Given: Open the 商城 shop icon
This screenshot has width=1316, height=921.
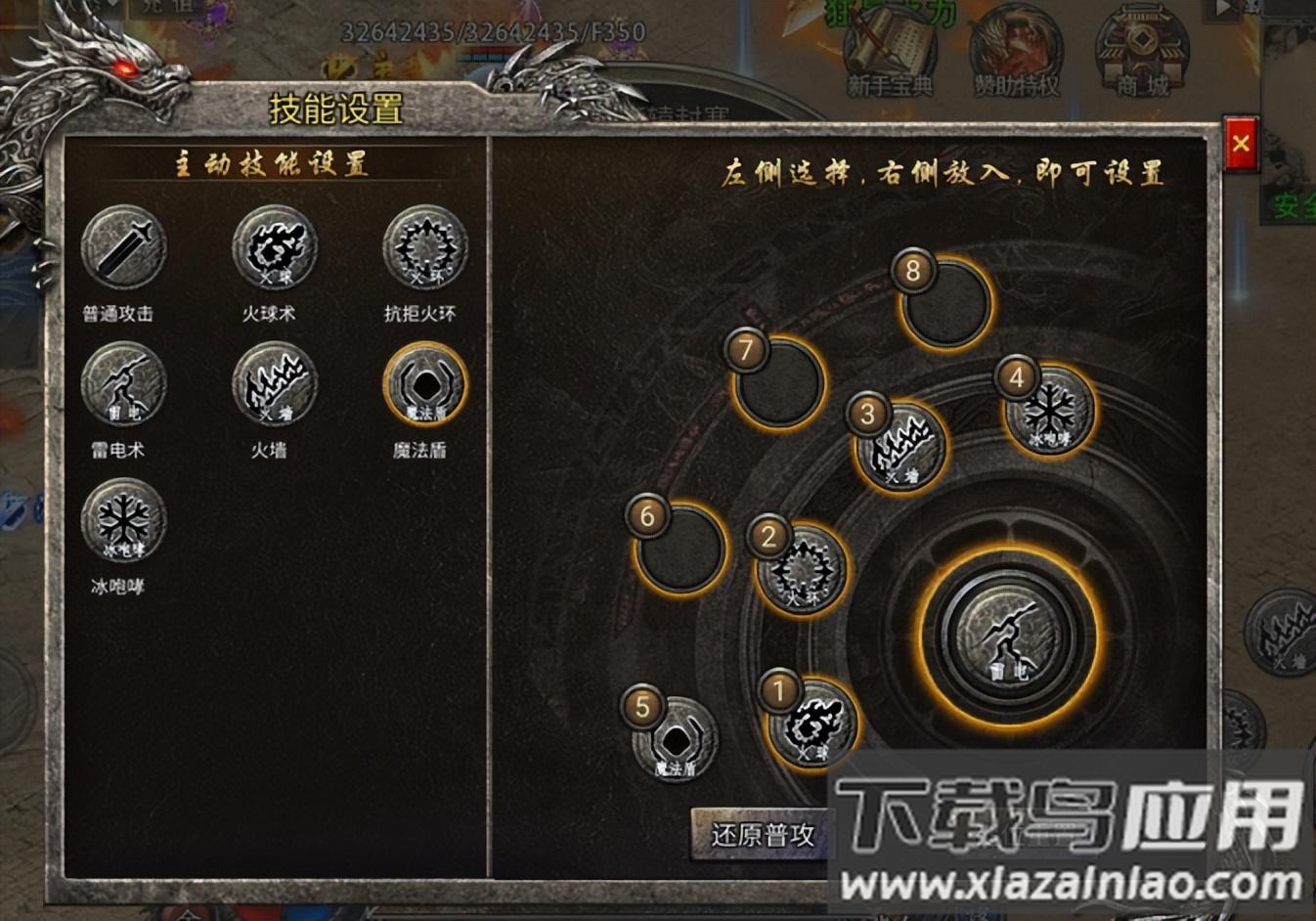Looking at the screenshot, I should pos(1142,44).
